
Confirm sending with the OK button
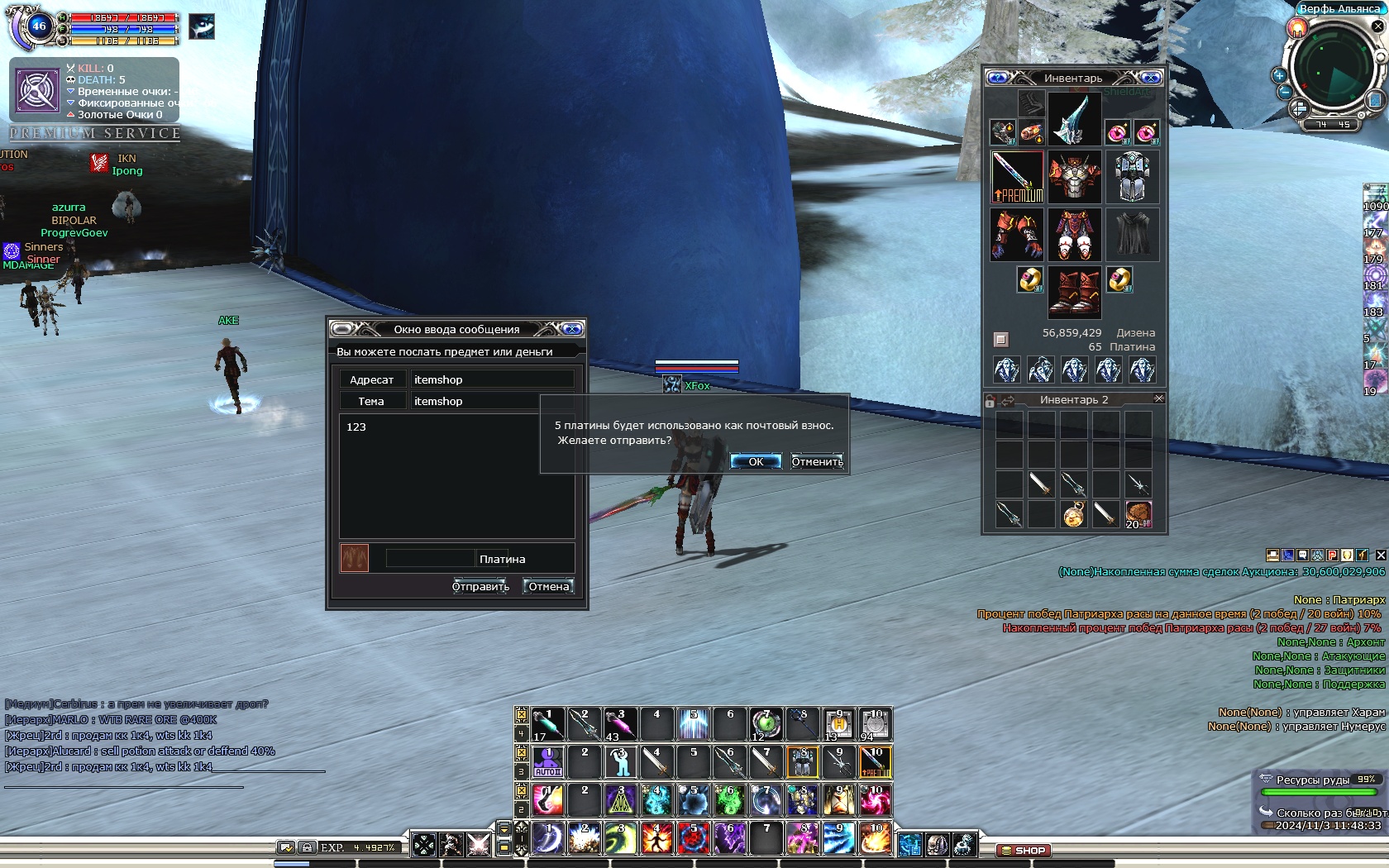coord(756,461)
